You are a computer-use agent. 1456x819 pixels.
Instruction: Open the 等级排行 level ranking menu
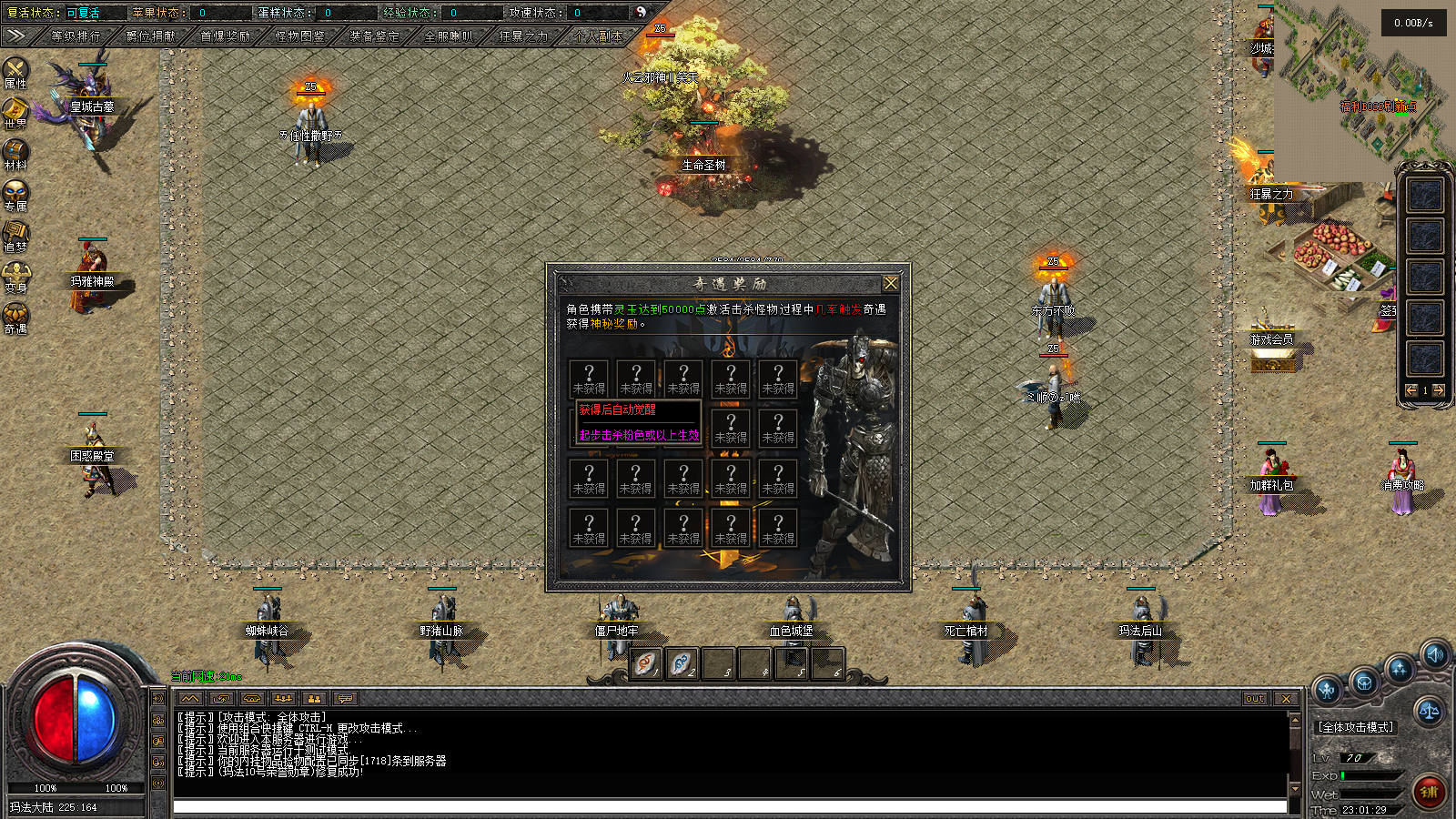point(76,36)
